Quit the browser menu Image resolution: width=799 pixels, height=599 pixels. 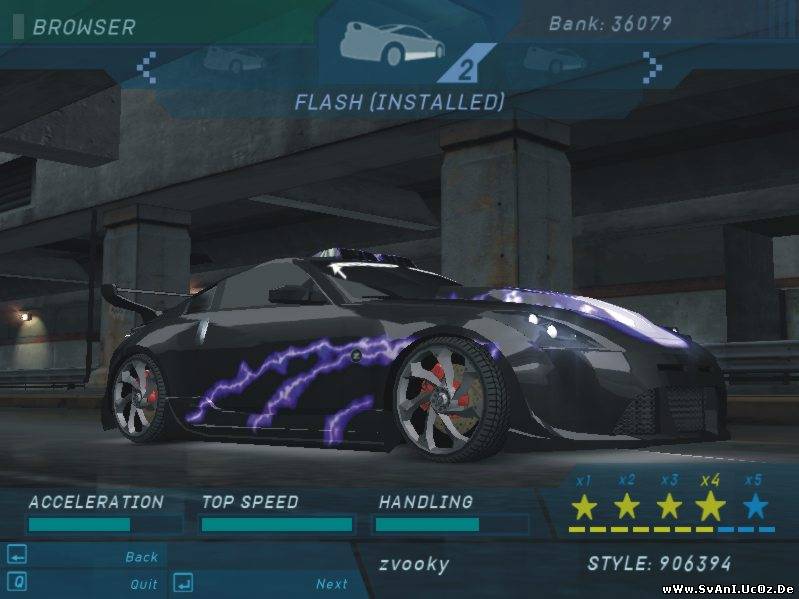143,584
